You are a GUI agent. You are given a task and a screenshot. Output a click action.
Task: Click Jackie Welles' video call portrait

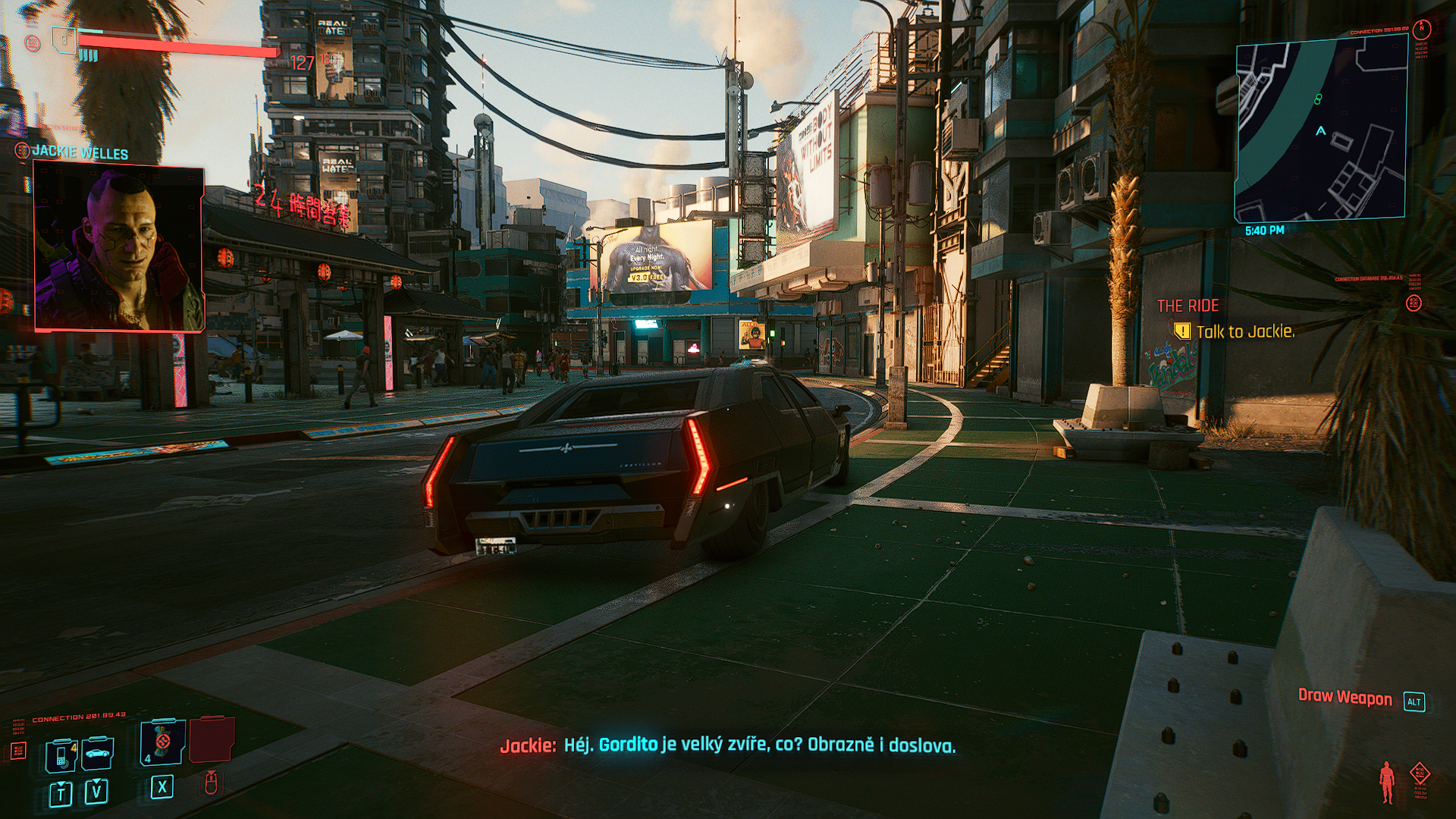pos(119,249)
